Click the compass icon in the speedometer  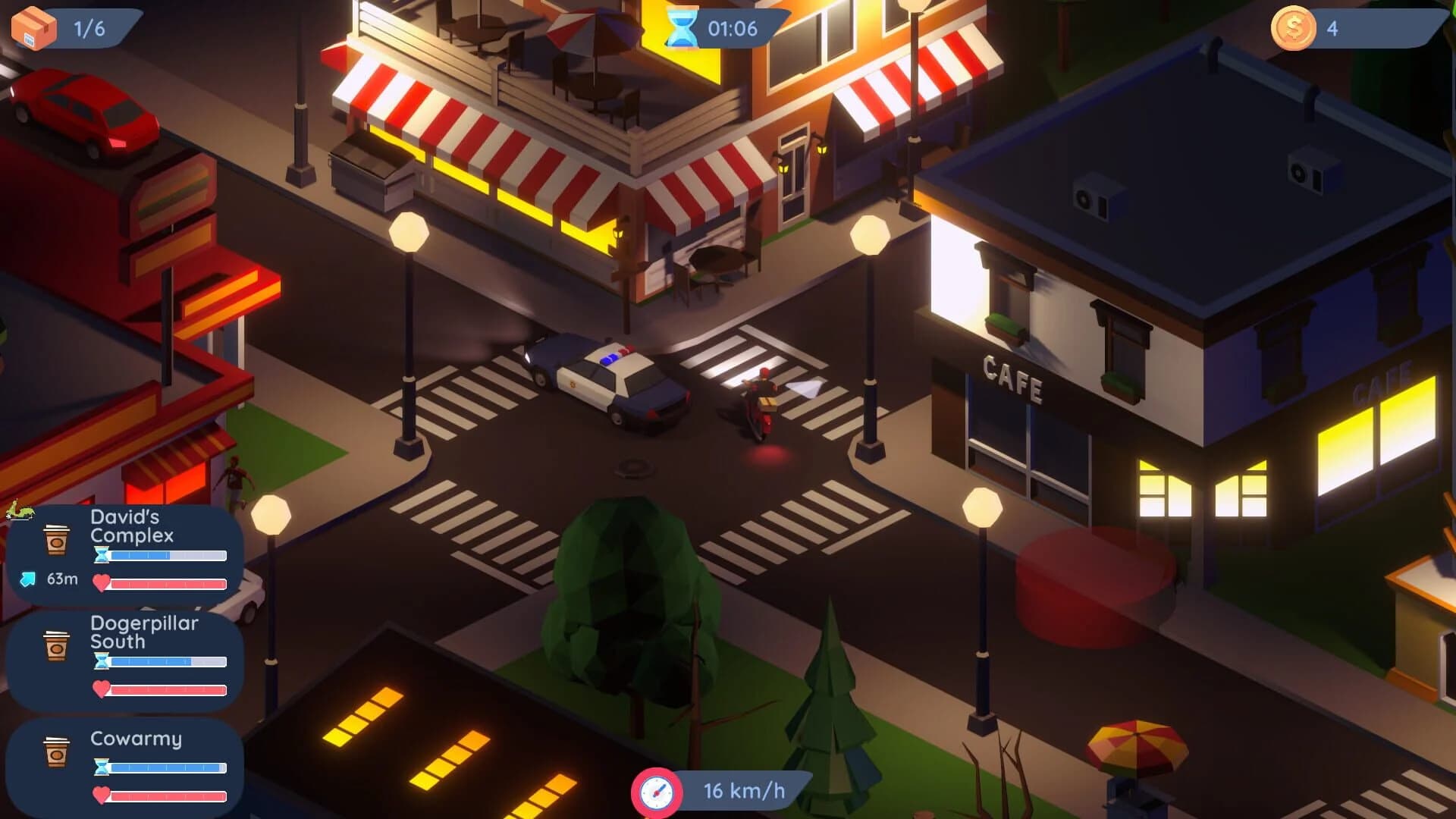pyautogui.click(x=657, y=792)
